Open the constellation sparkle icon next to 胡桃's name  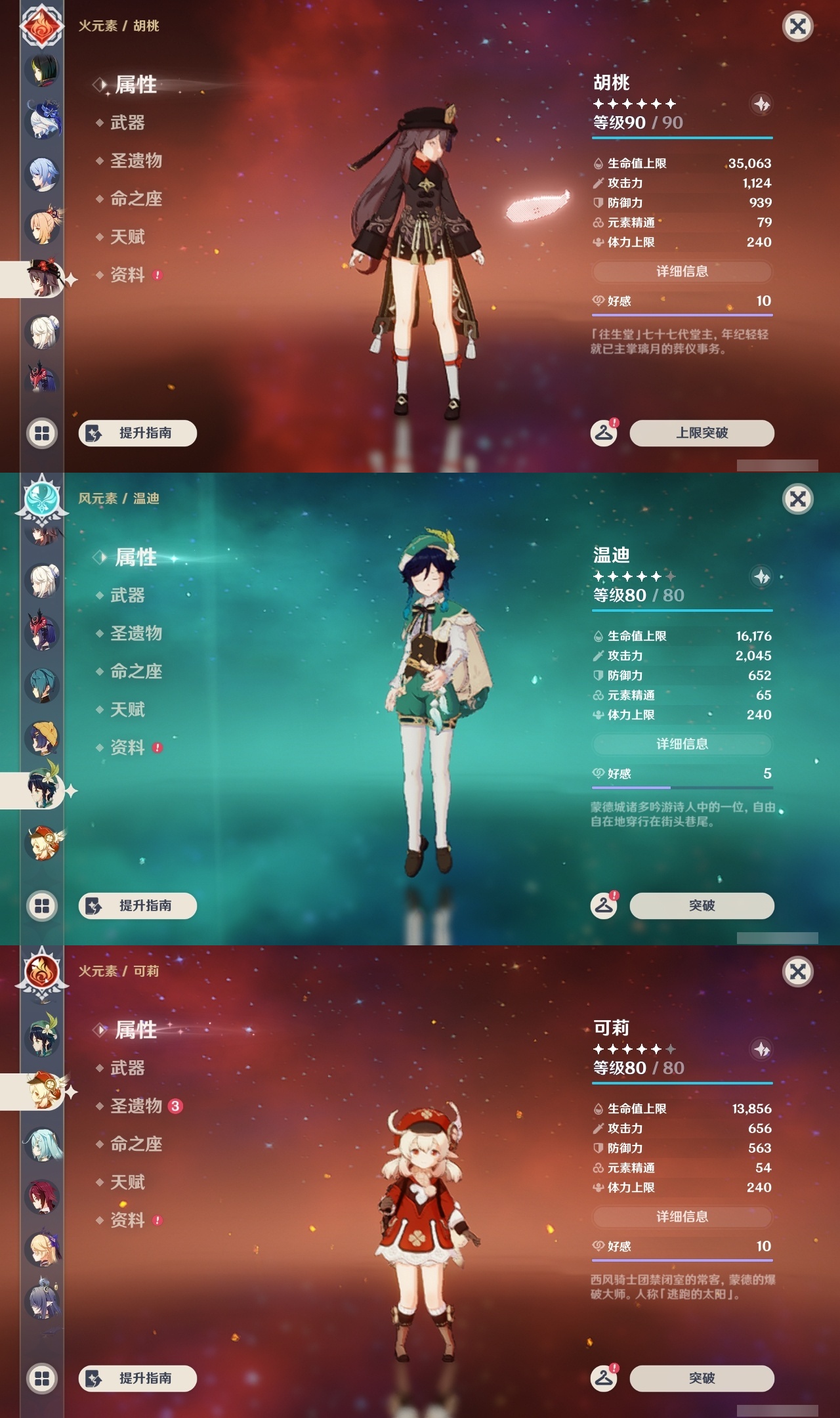coord(761,105)
